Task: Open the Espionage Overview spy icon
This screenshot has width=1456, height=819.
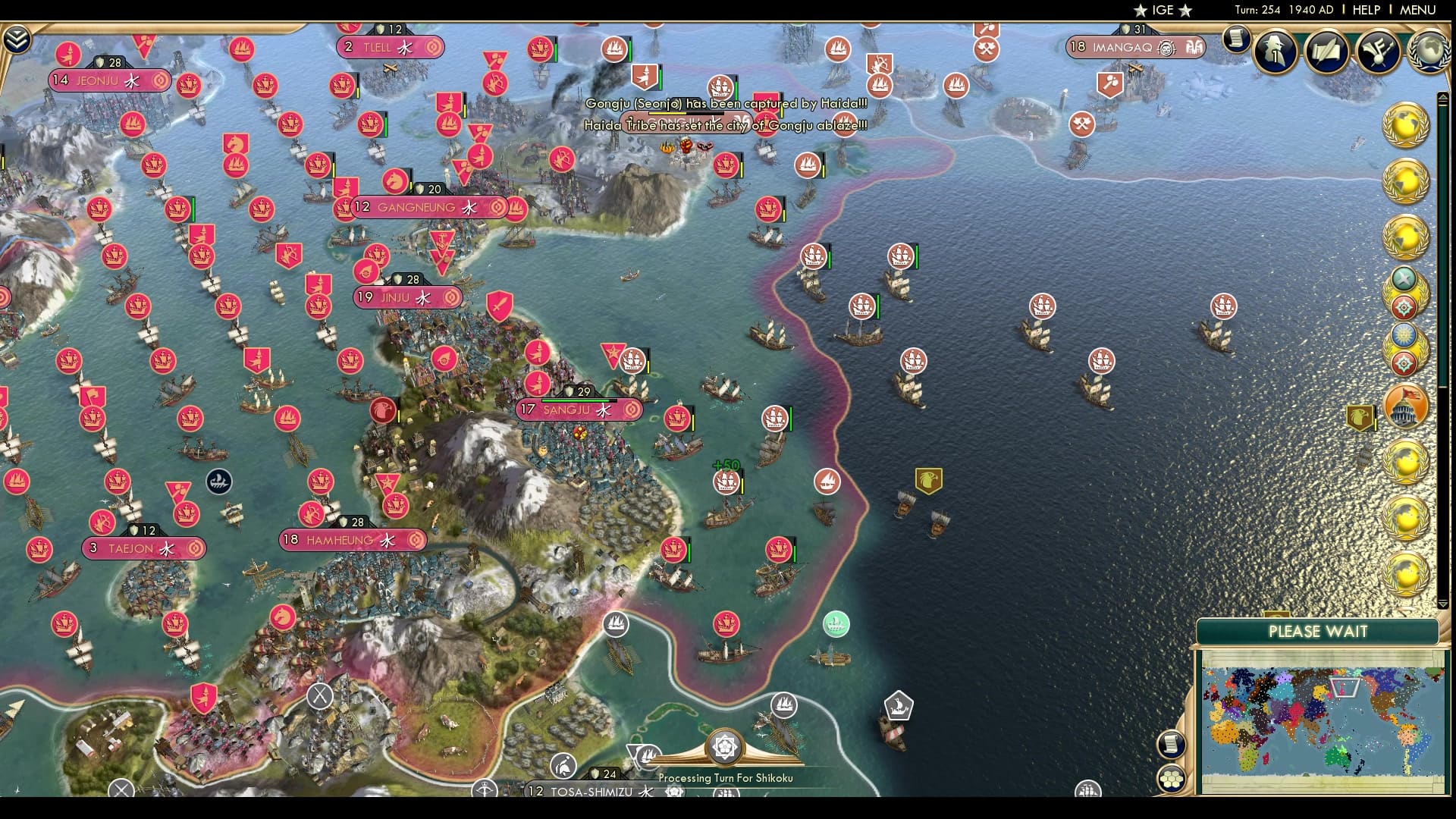Action: coord(1274,52)
